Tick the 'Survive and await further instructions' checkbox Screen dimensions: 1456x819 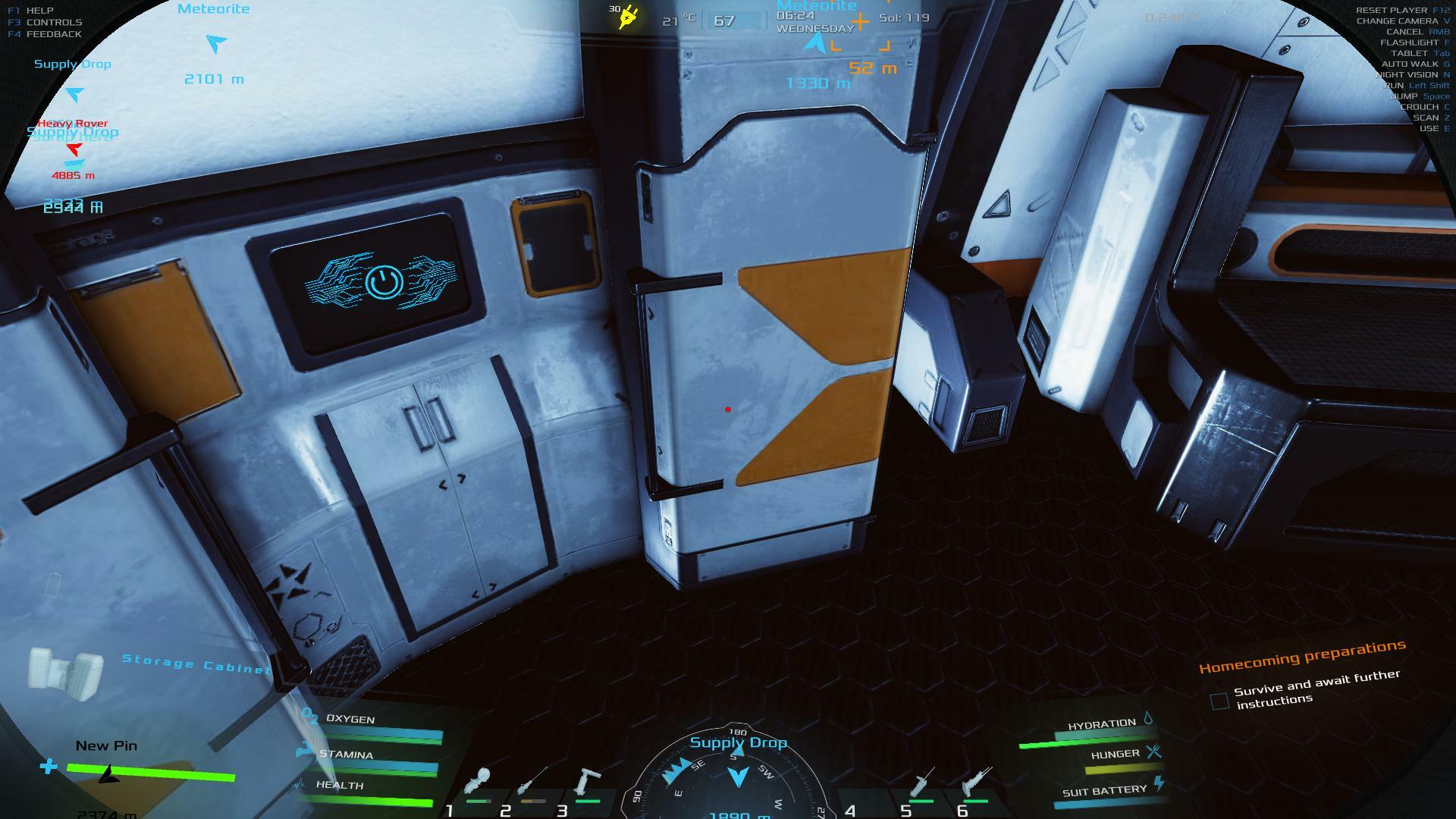point(1219,701)
